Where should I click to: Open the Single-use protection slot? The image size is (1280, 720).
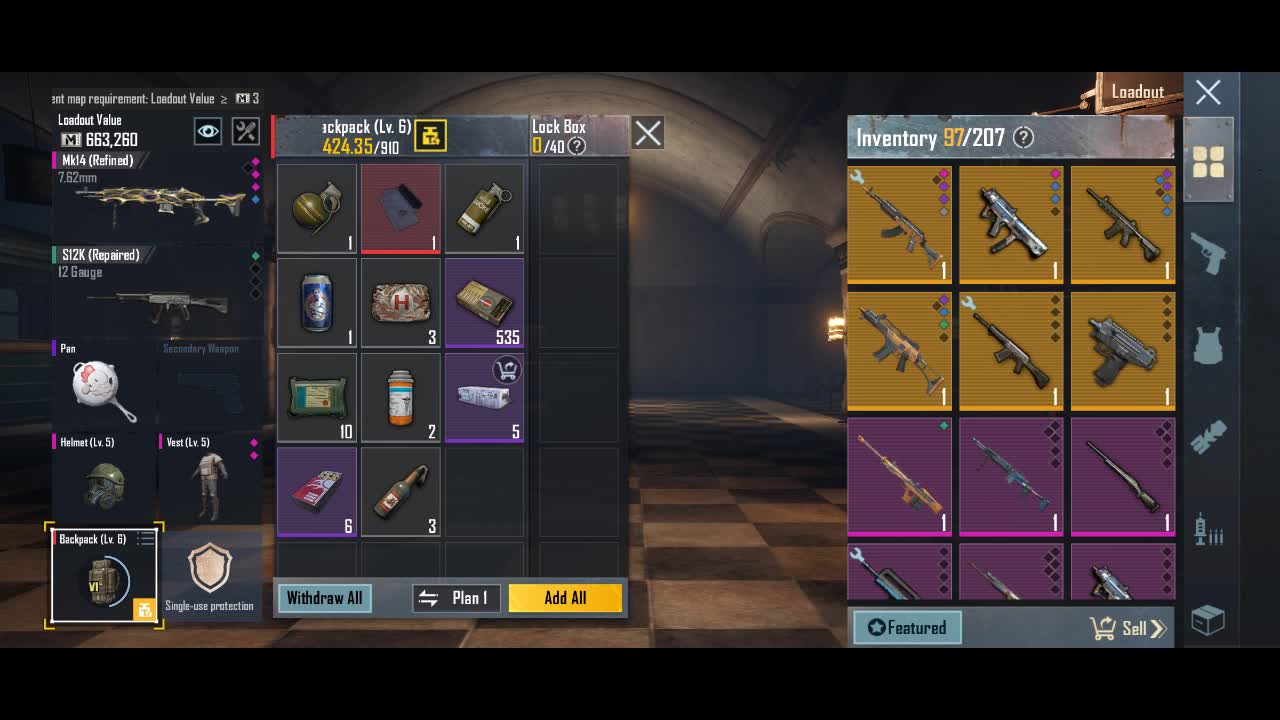click(210, 577)
